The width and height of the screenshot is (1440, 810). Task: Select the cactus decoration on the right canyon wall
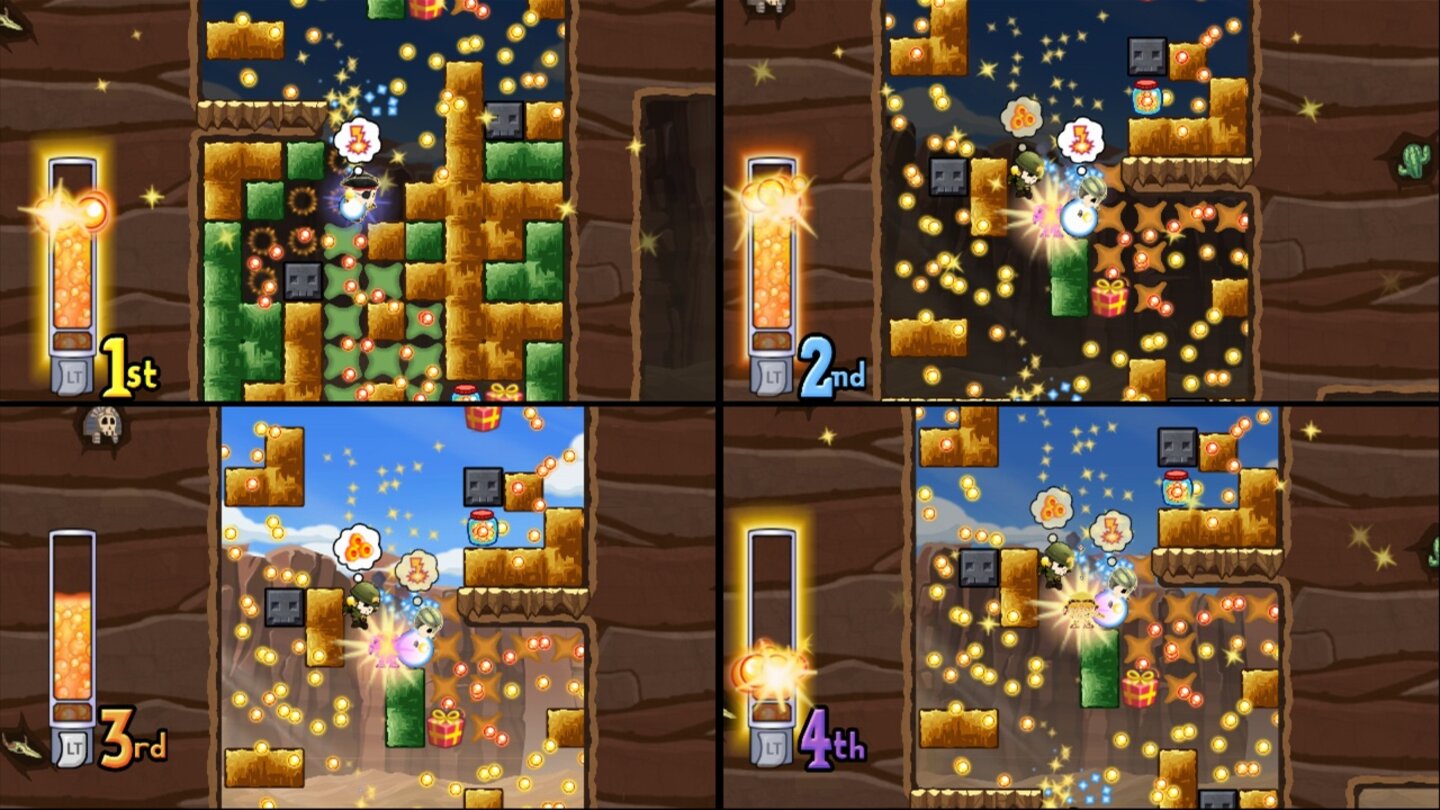coord(1411,158)
